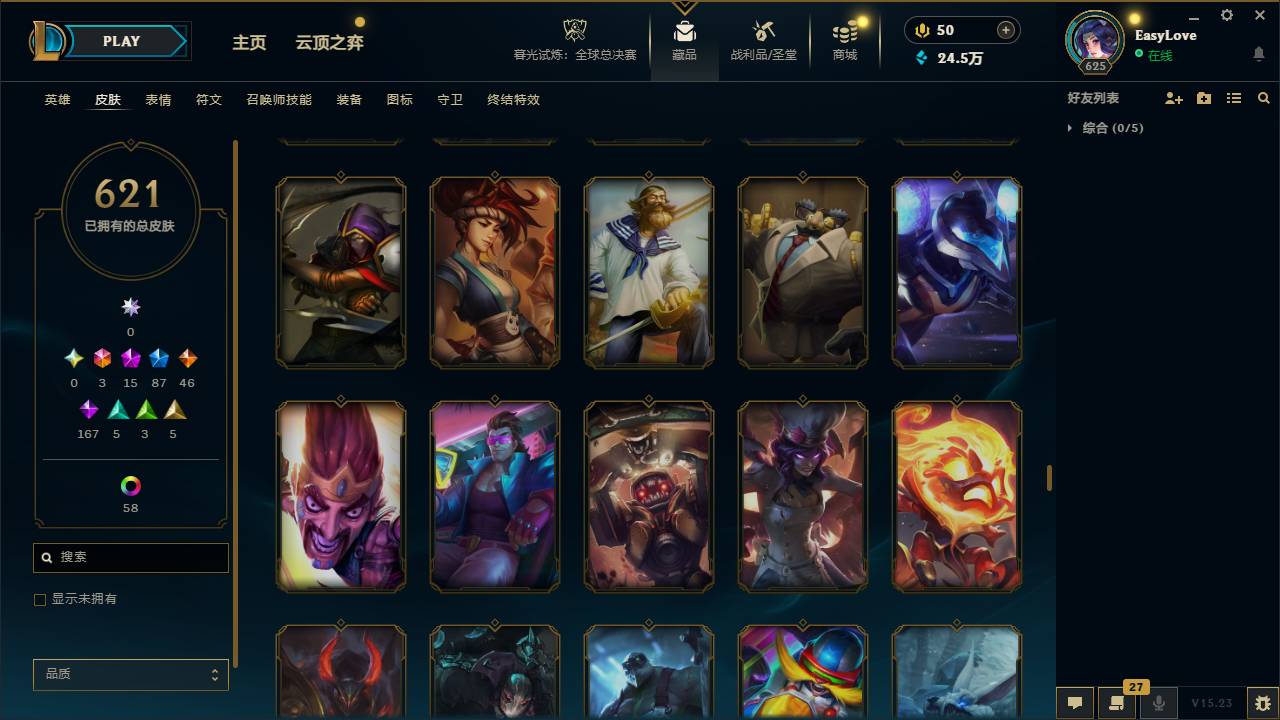Switch to the 表情 tab

[x=158, y=100]
